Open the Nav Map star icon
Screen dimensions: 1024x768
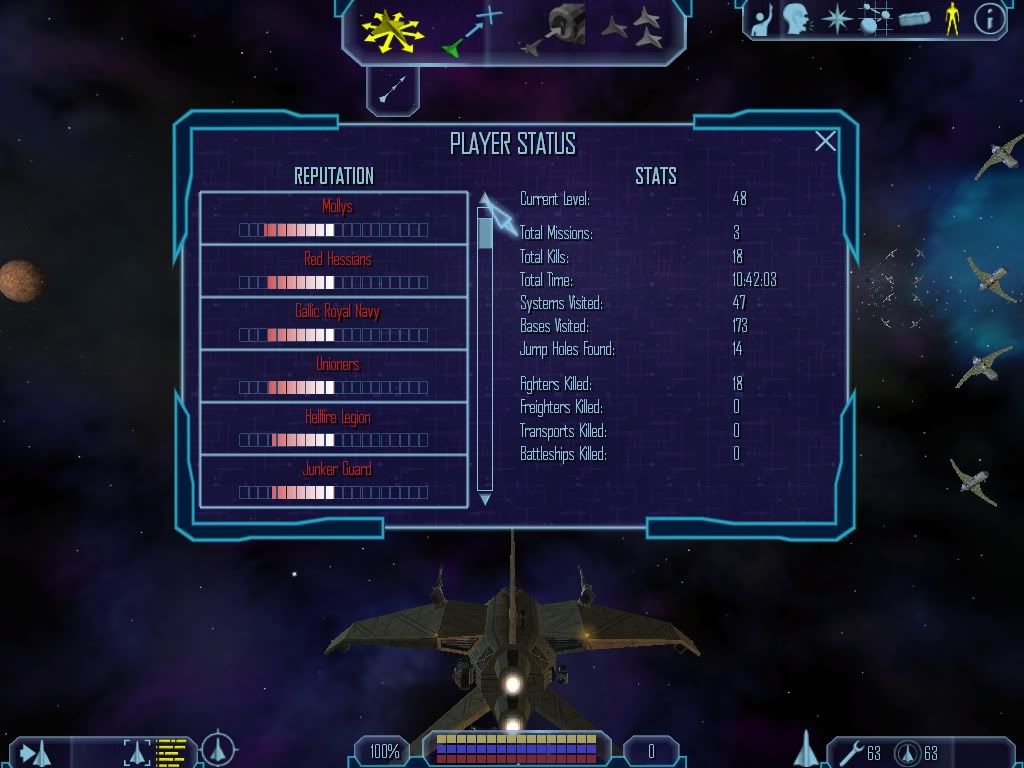835,19
